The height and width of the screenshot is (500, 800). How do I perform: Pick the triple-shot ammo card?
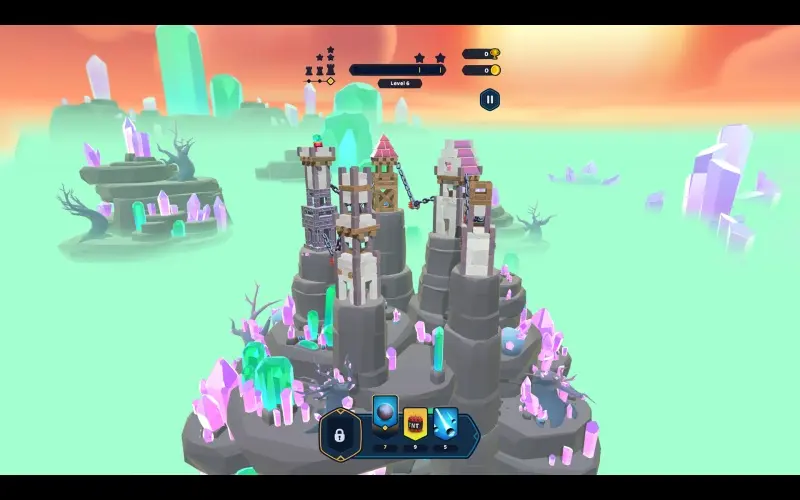[x=445, y=423]
